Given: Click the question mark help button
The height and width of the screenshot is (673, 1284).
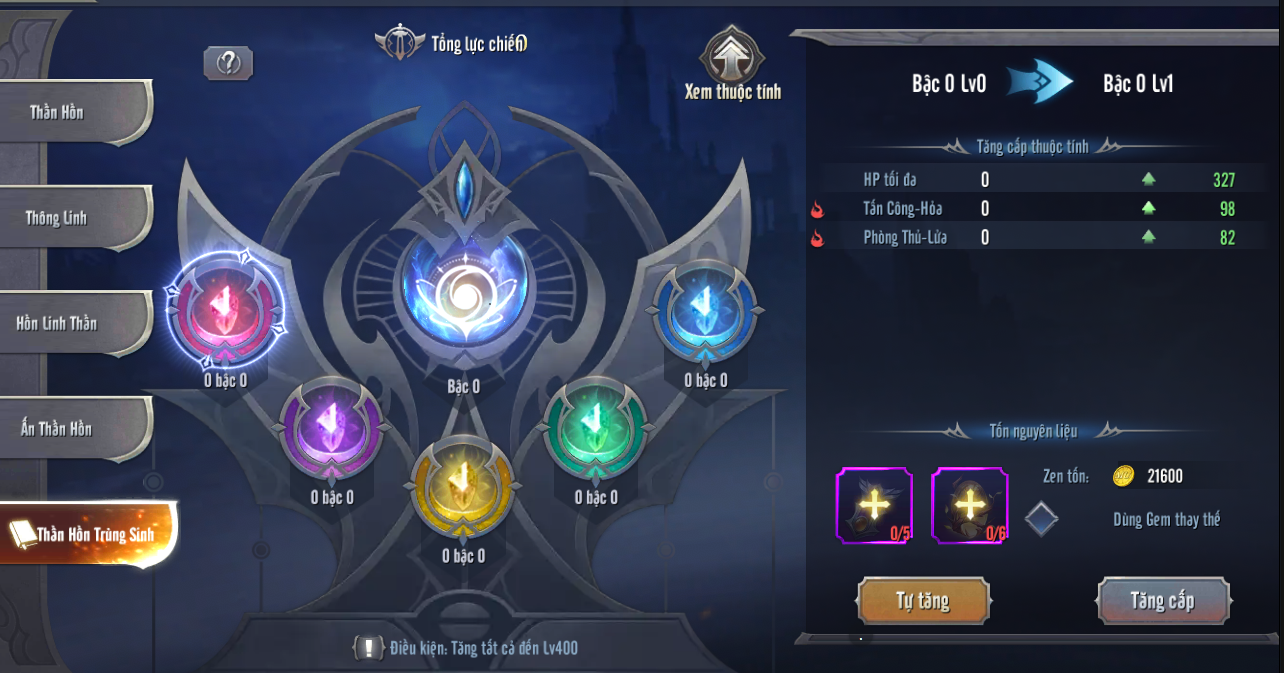Looking at the screenshot, I should click(228, 64).
